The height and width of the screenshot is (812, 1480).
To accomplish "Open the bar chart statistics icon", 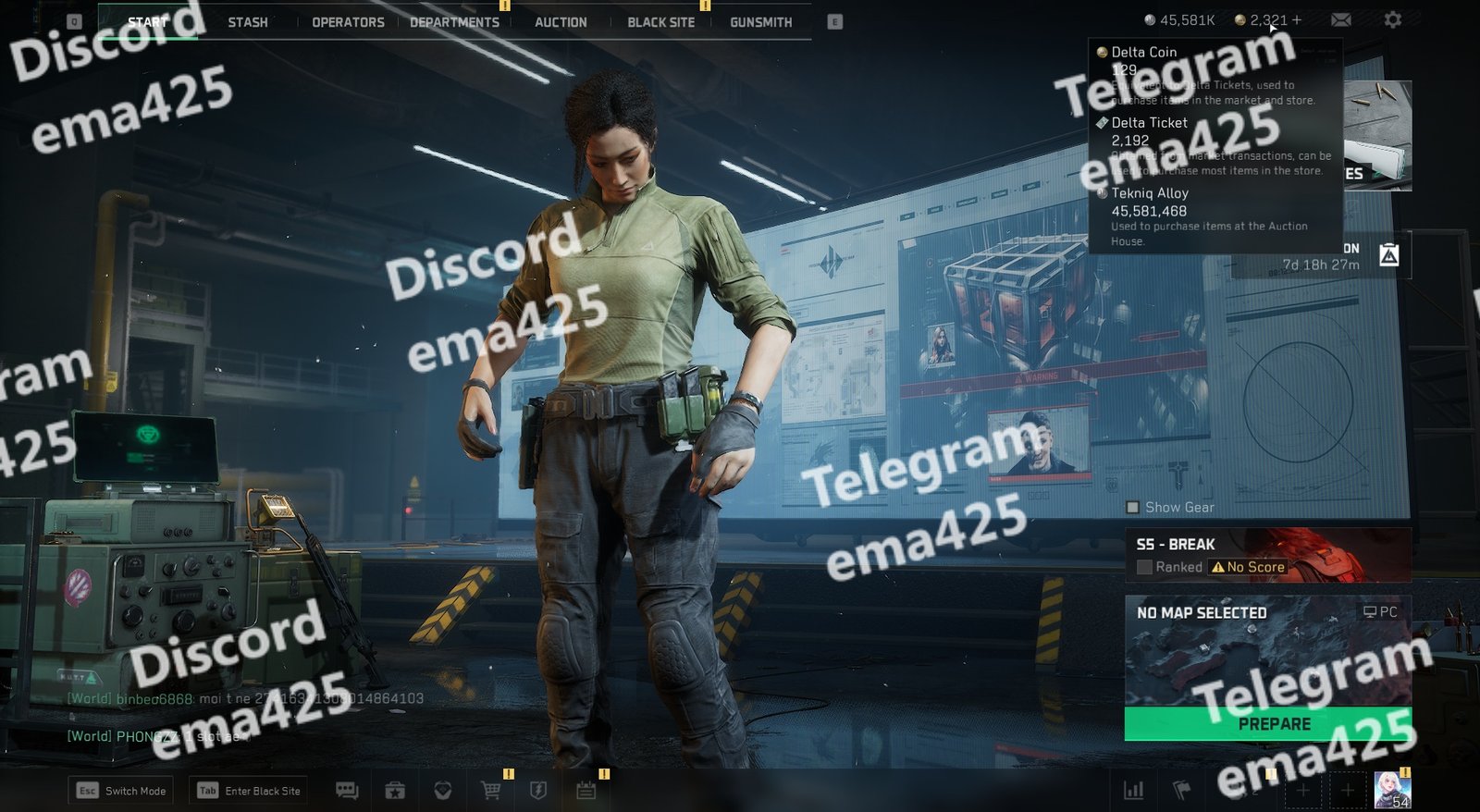I will 1133,791.
